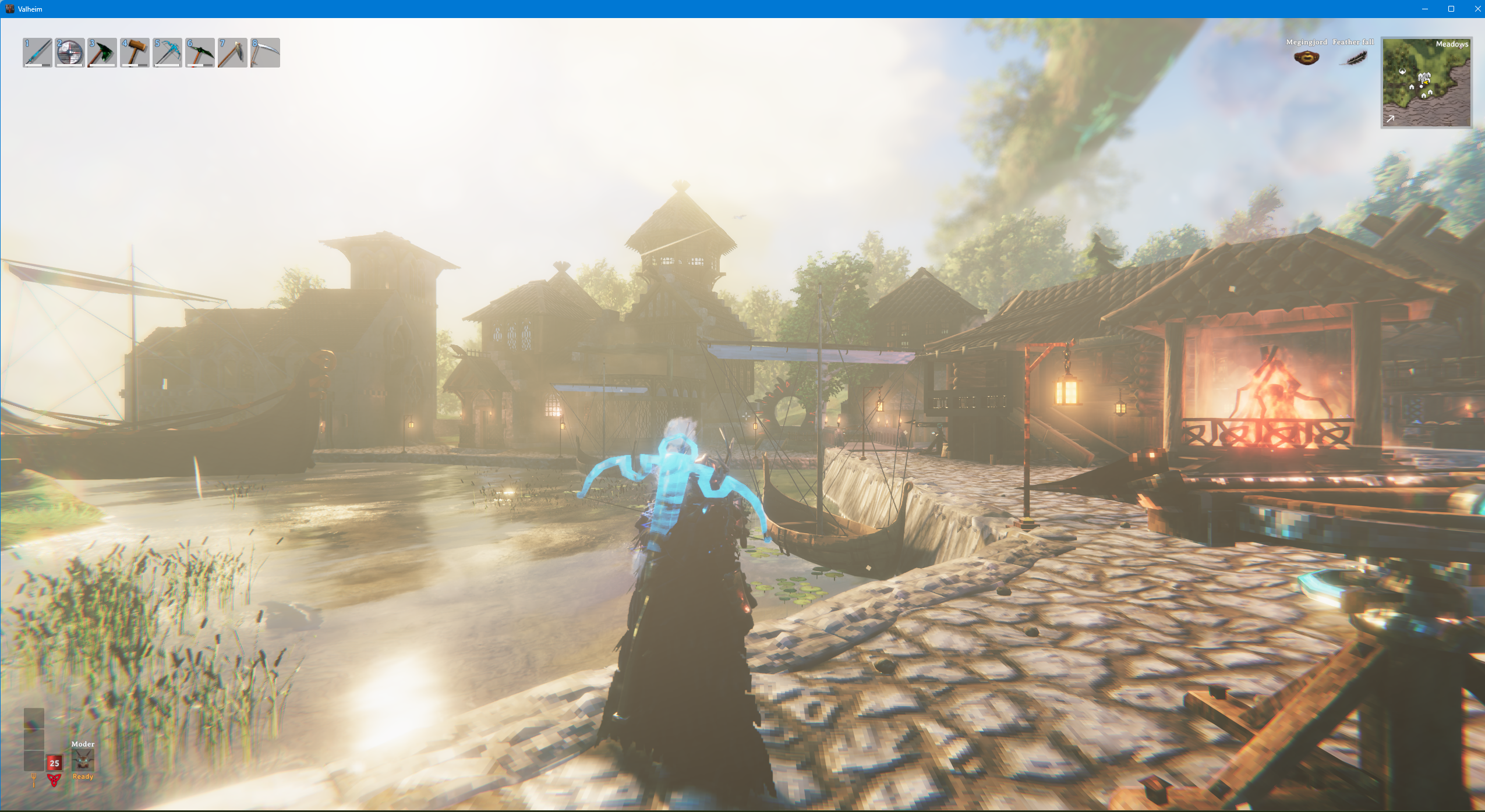Click the Feather fall status icon
This screenshot has height=812, width=1485.
tap(1353, 58)
